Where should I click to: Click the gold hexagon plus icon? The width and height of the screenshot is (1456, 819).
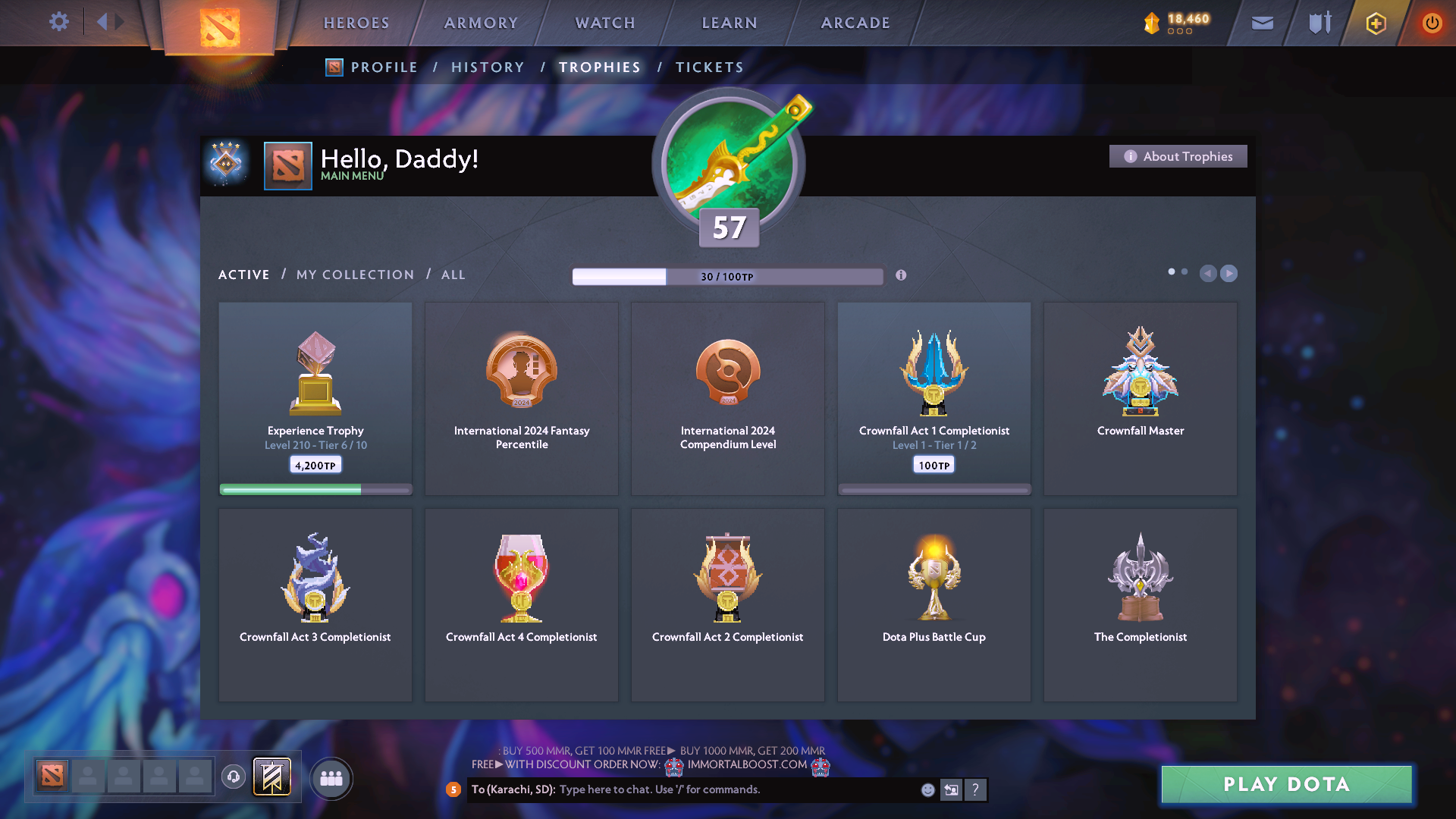click(x=1375, y=23)
